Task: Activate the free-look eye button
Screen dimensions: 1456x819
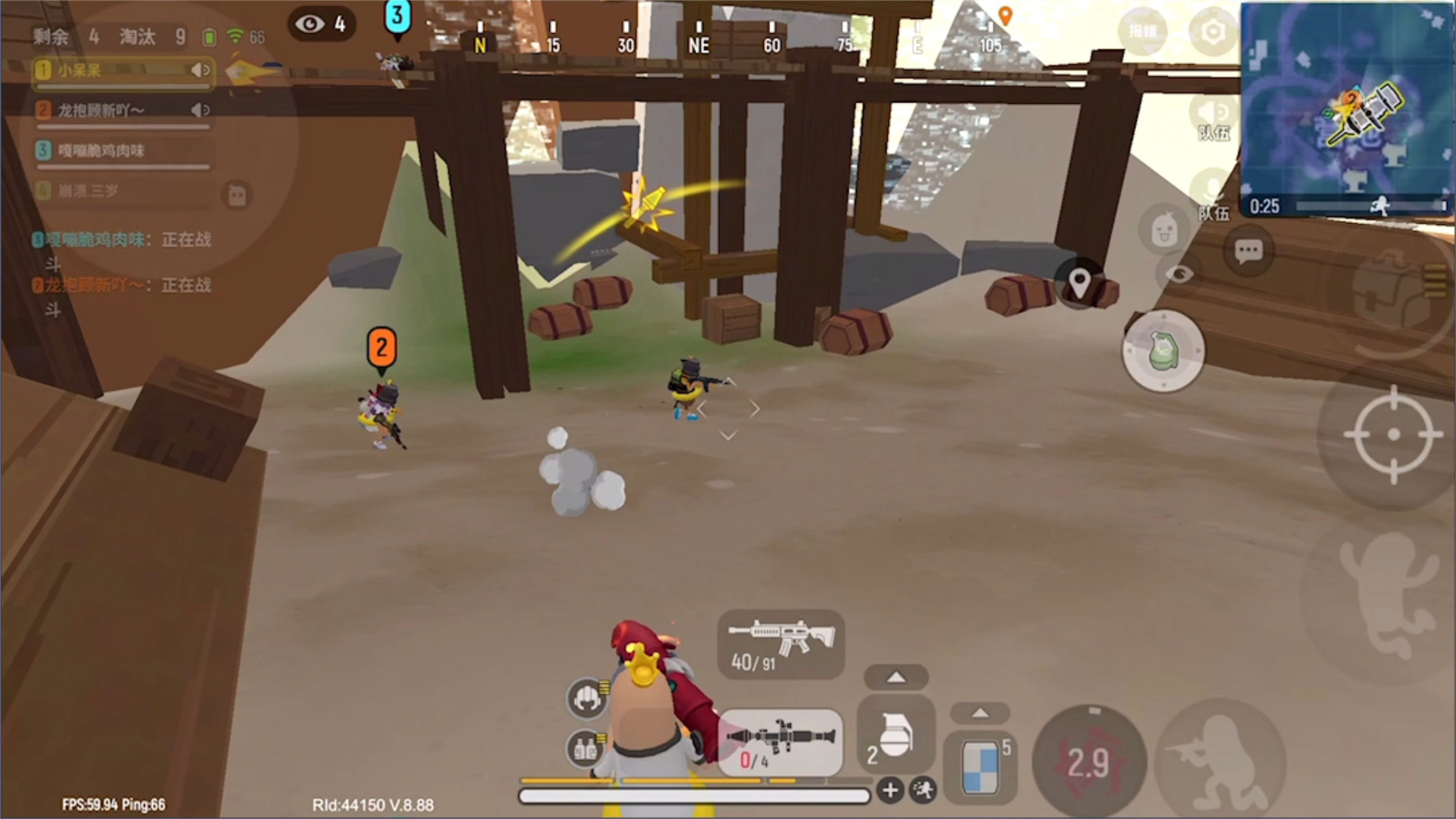Action: 1179,275
